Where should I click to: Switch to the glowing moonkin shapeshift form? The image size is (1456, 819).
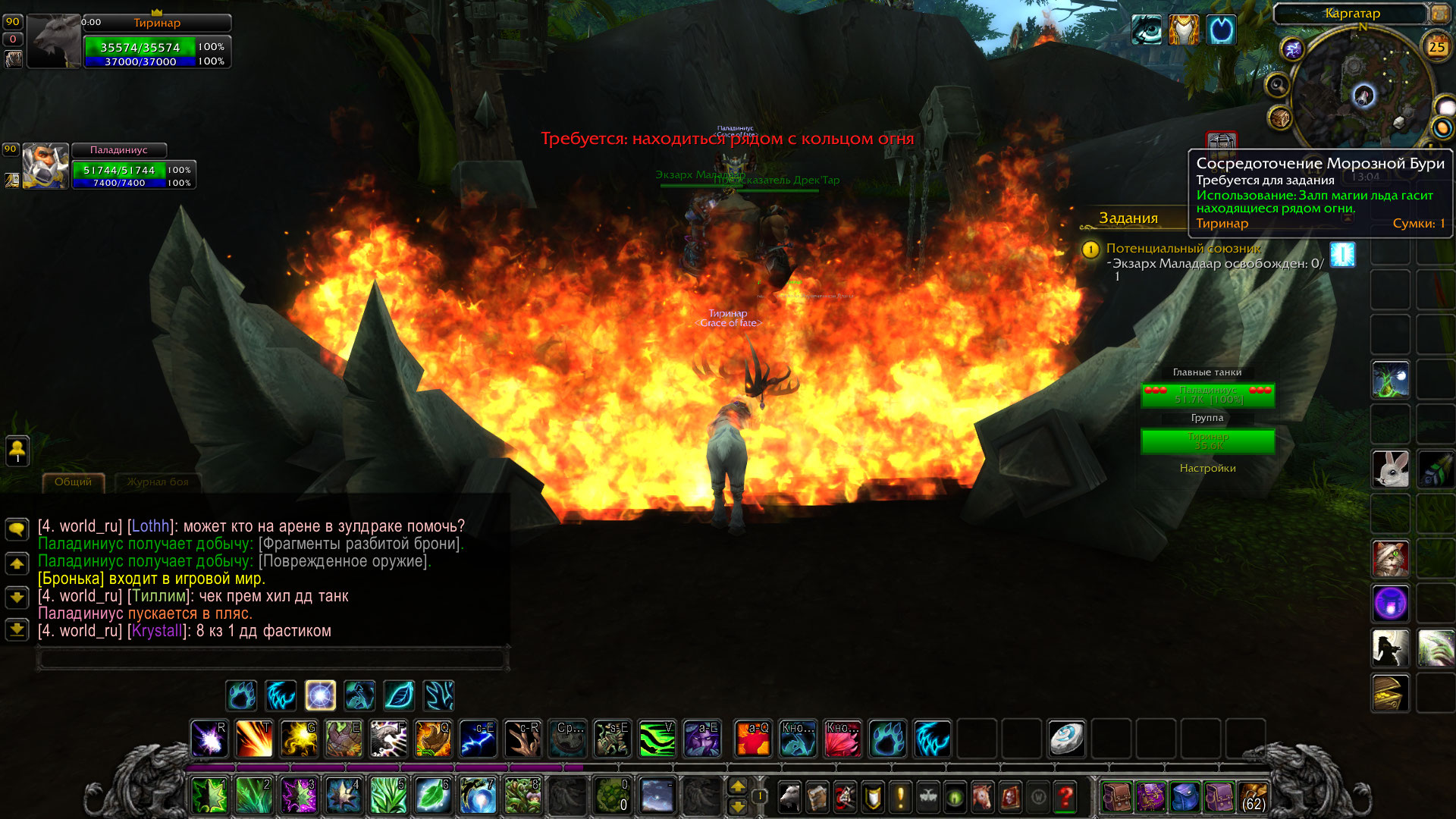[x=320, y=695]
